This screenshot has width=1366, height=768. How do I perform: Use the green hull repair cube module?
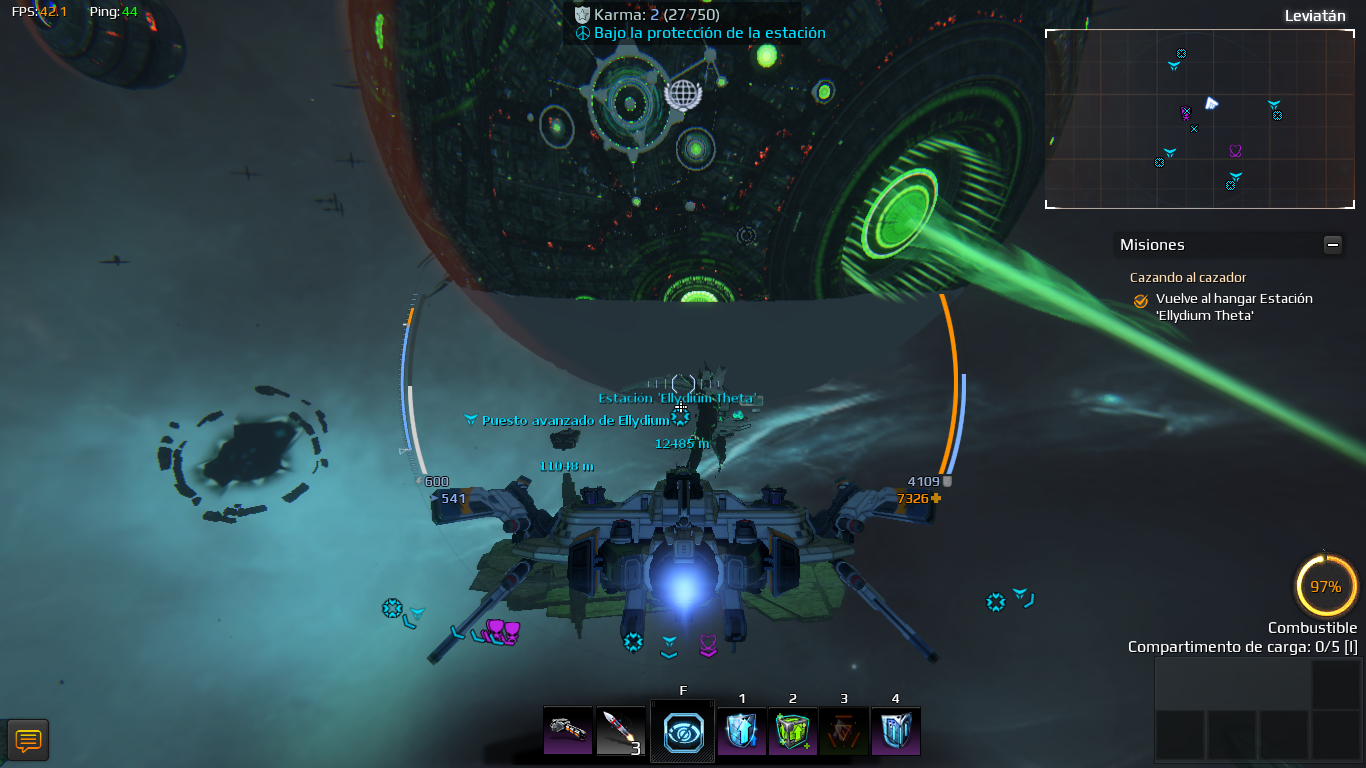[x=793, y=731]
